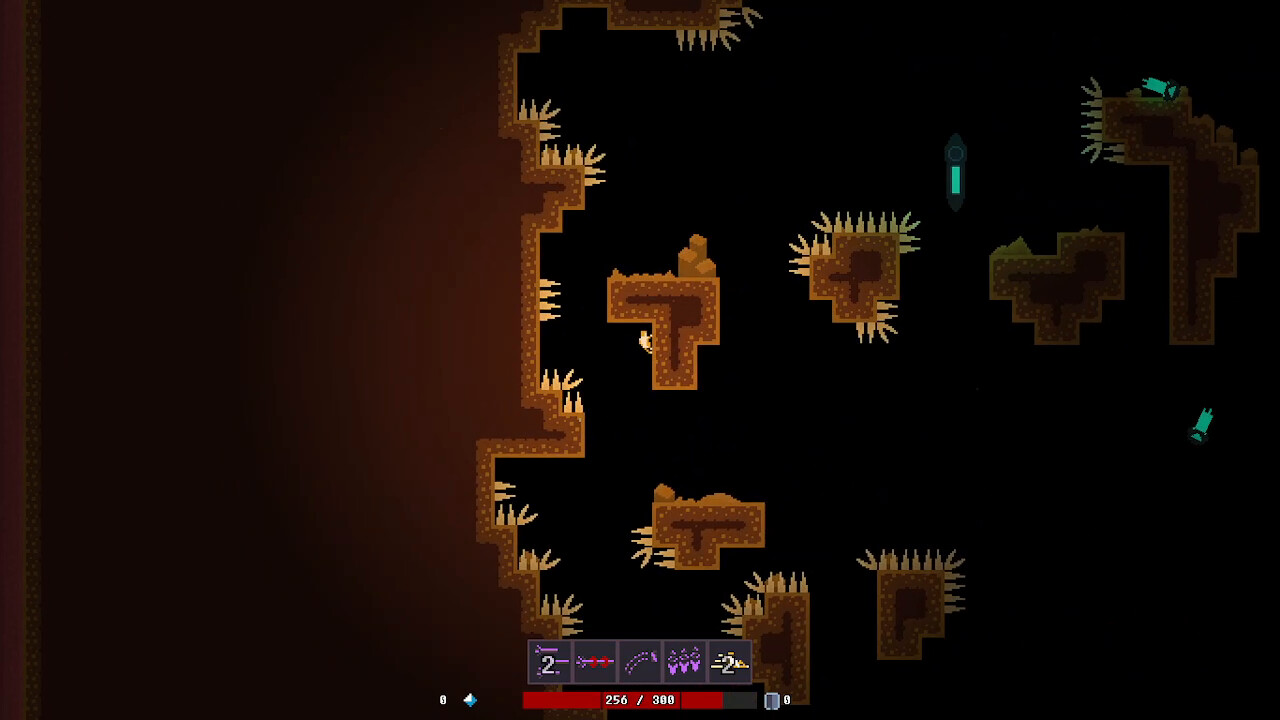This screenshot has width=1280, height=720.
Task: Select the player character on the center platform
Action: [644, 340]
